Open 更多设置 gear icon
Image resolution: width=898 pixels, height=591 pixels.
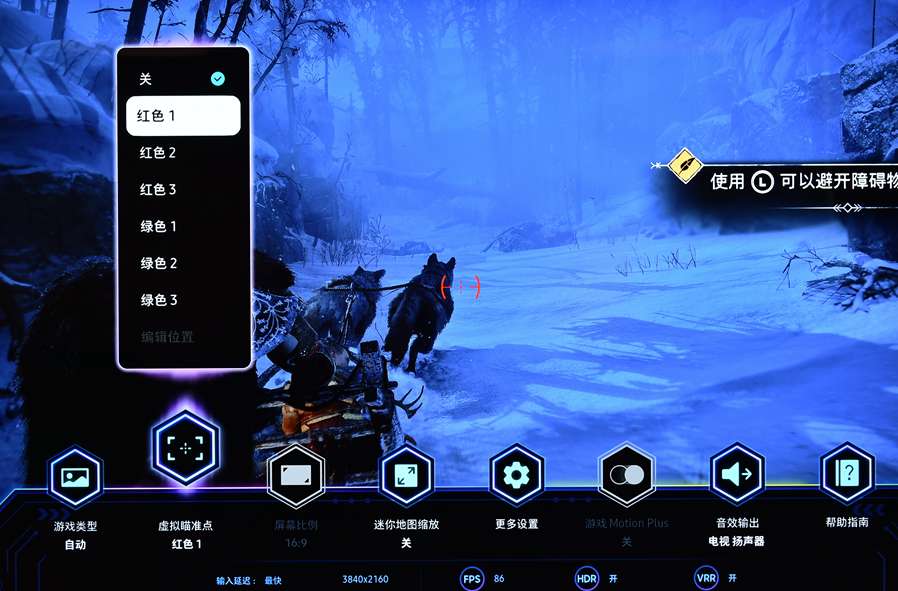coord(516,474)
